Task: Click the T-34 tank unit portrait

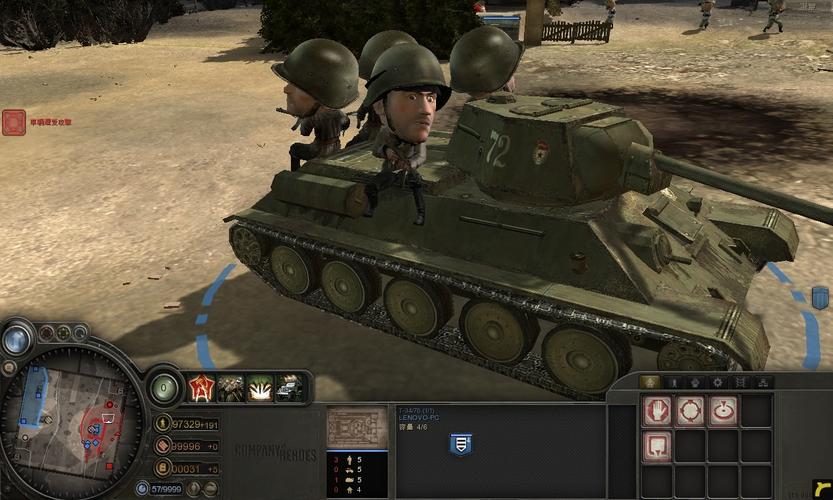Action: coord(356,427)
